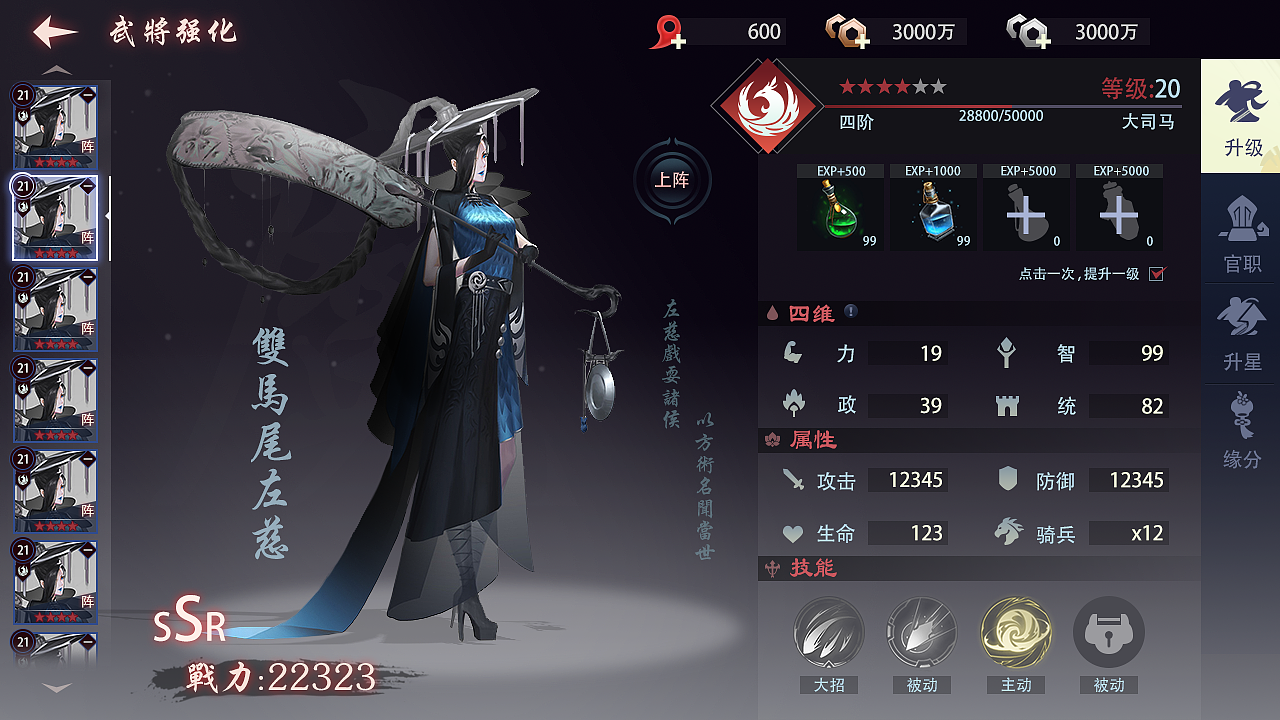1280x720 pixels.
Task: Toggle the 点击一次提升一级 checkbox
Action: tap(1157, 273)
